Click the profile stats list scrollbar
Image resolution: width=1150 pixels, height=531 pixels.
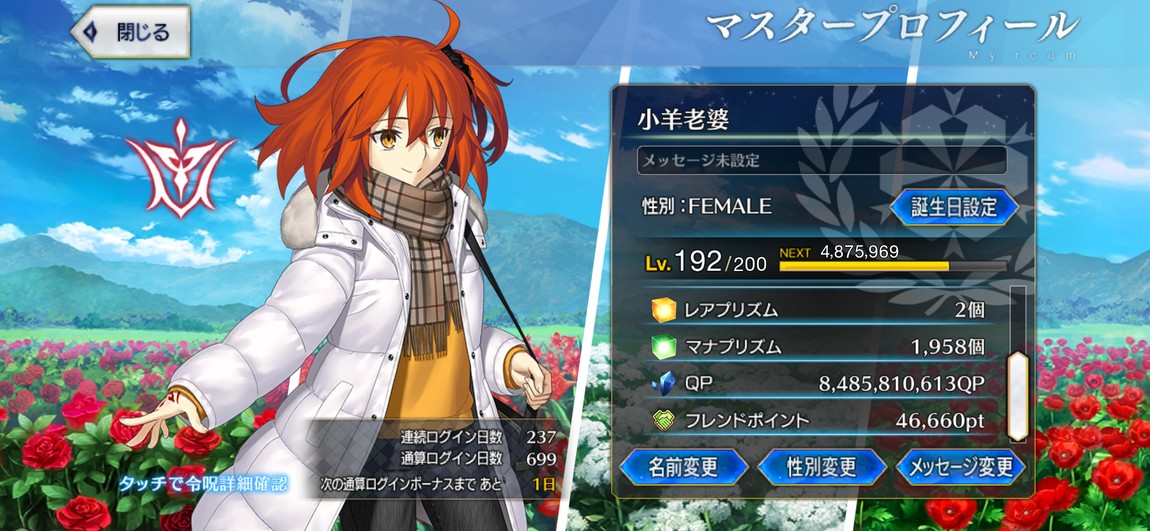click(1016, 395)
